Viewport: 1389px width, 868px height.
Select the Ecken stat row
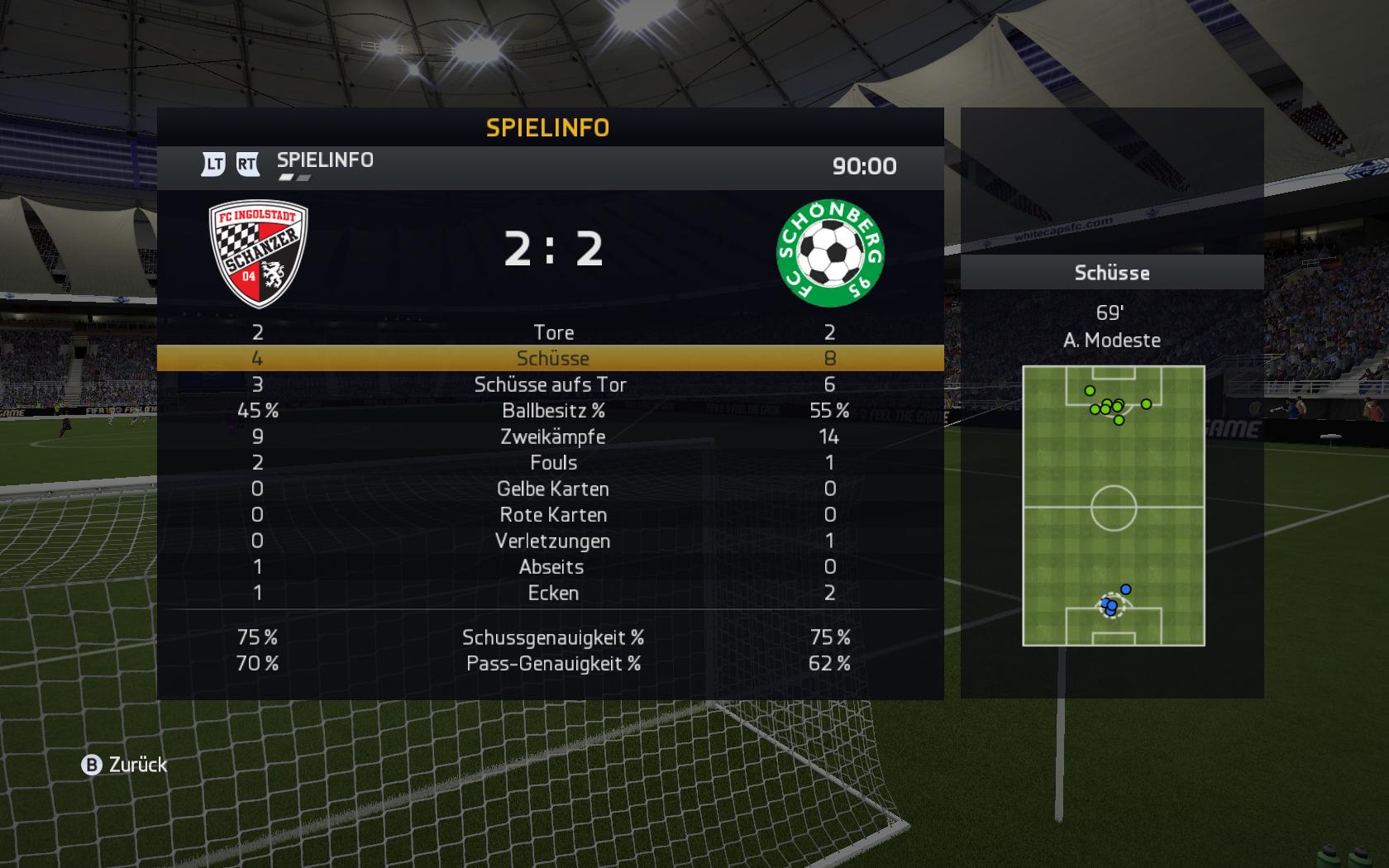552,593
